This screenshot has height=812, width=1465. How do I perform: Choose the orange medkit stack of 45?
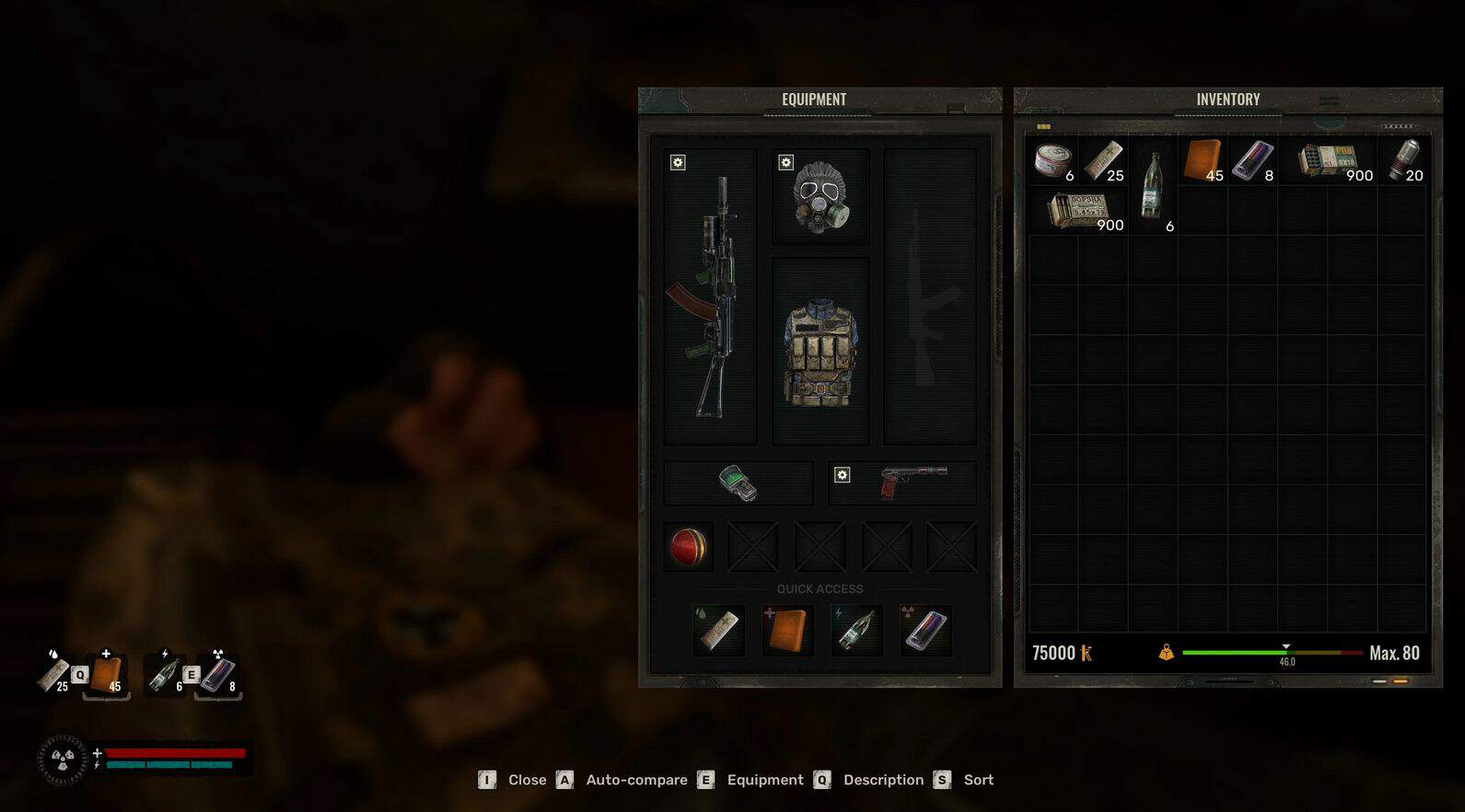[1203, 161]
